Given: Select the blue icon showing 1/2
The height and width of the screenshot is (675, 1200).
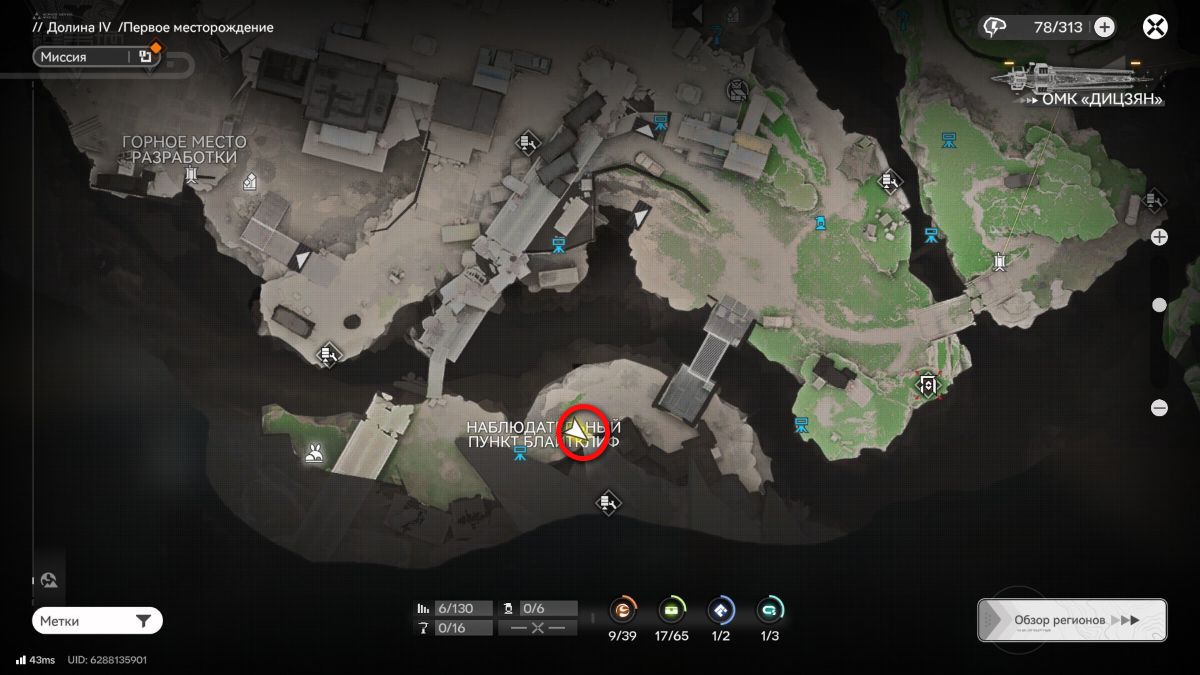Looking at the screenshot, I should (x=720, y=609).
